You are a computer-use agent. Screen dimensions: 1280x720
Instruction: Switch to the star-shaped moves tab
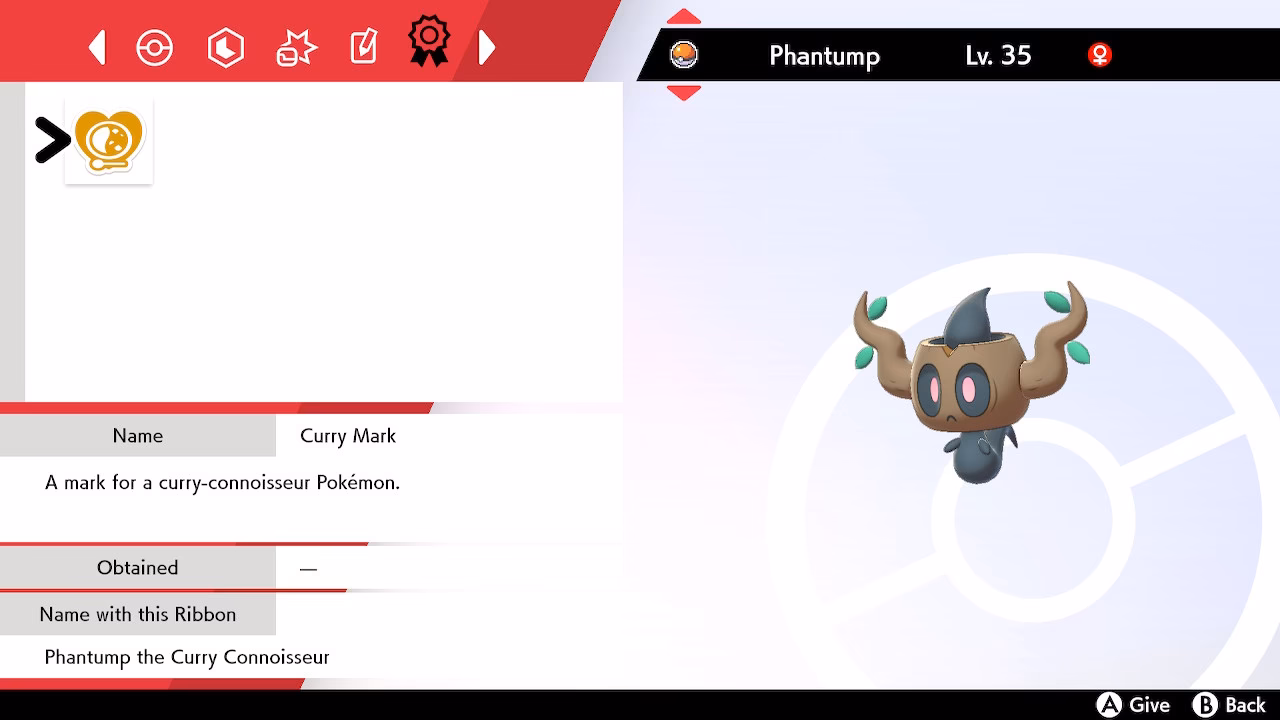[x=295, y=46]
